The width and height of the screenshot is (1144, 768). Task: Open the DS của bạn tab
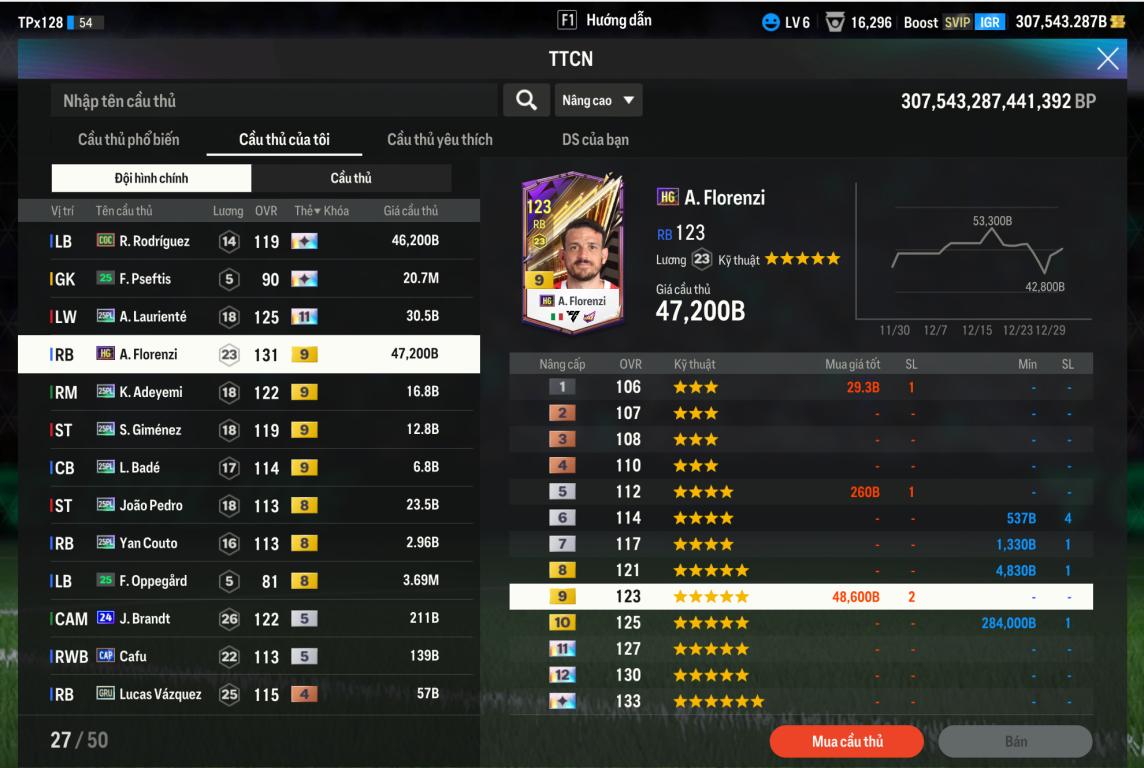point(595,140)
